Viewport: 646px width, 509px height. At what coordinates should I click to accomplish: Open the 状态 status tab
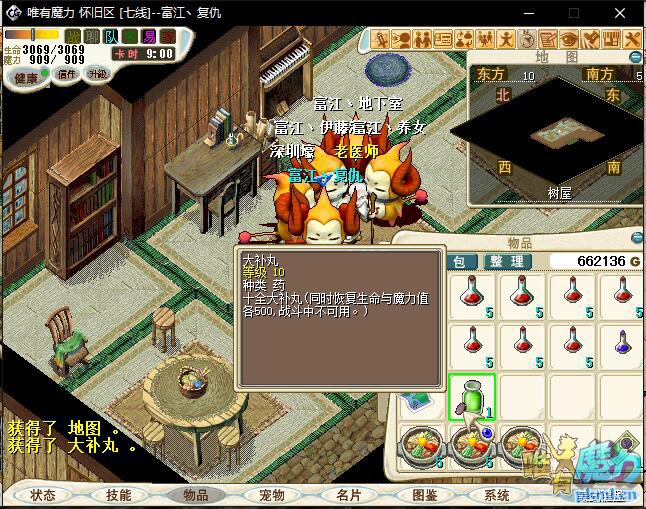tap(43, 495)
